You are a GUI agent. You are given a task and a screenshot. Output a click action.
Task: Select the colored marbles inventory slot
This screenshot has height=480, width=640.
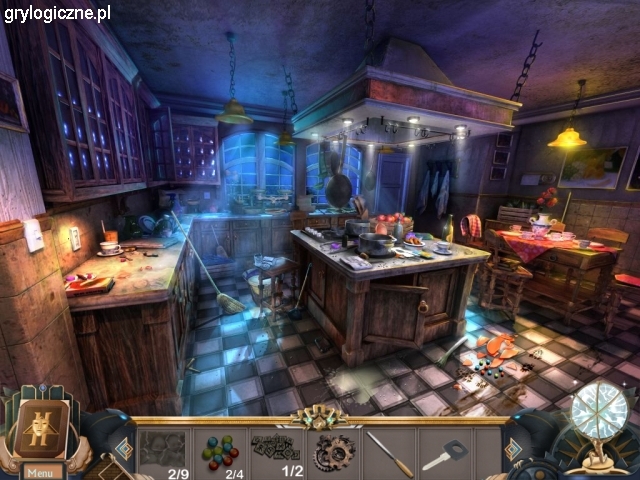click(x=221, y=450)
